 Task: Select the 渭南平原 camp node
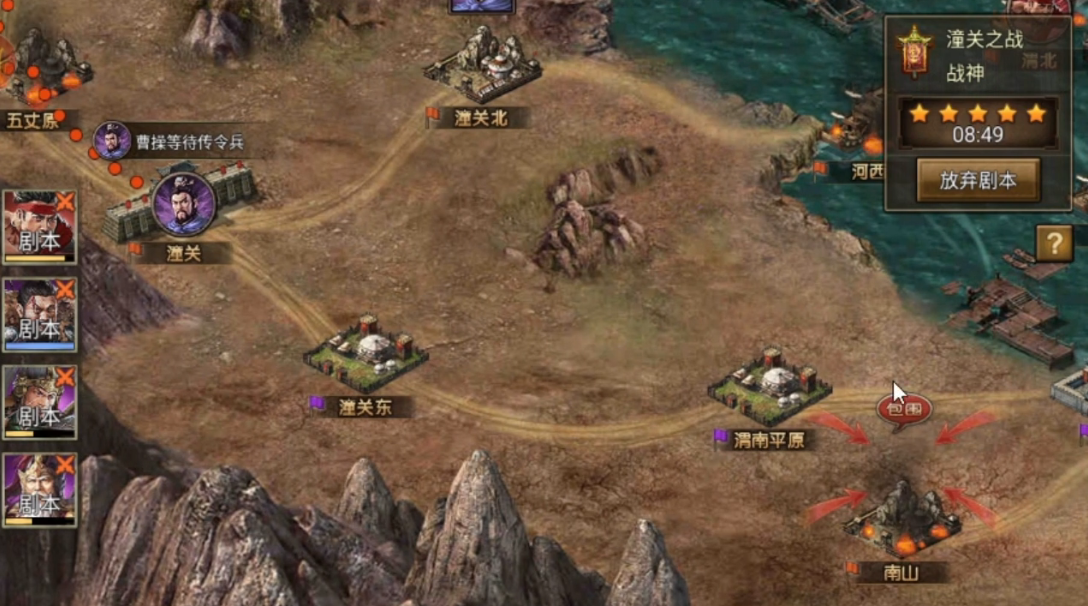click(x=769, y=384)
